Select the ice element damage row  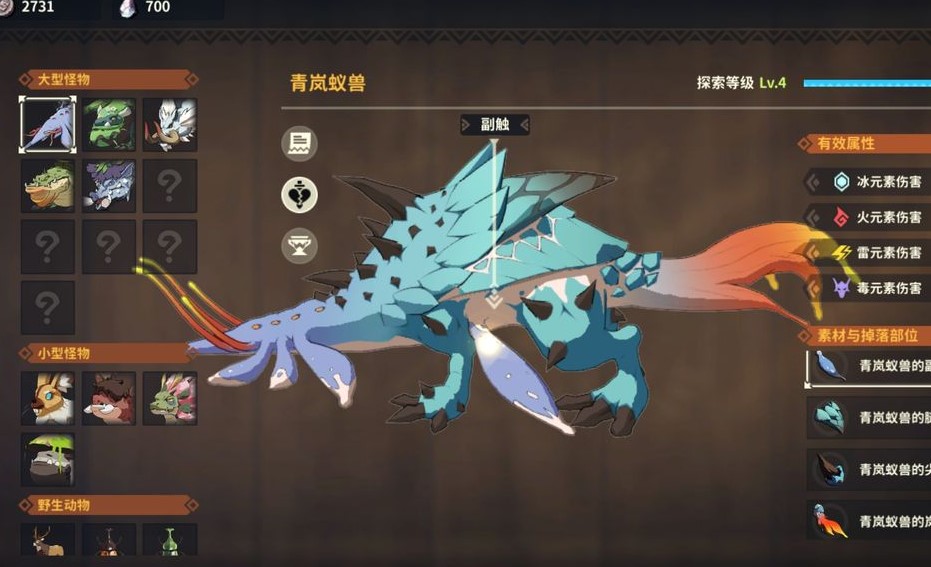coord(870,182)
